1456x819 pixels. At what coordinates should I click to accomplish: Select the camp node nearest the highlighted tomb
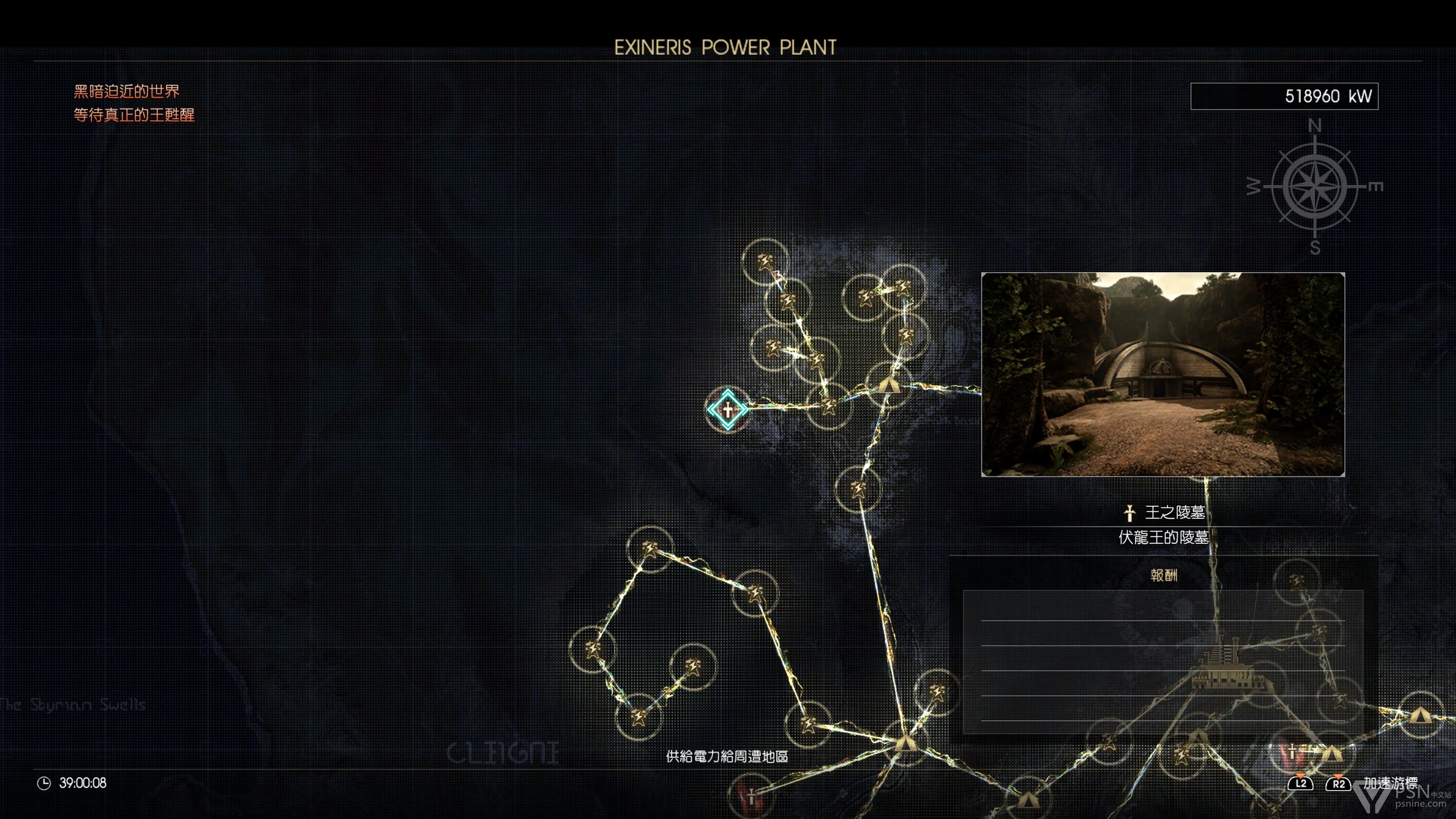point(888,386)
